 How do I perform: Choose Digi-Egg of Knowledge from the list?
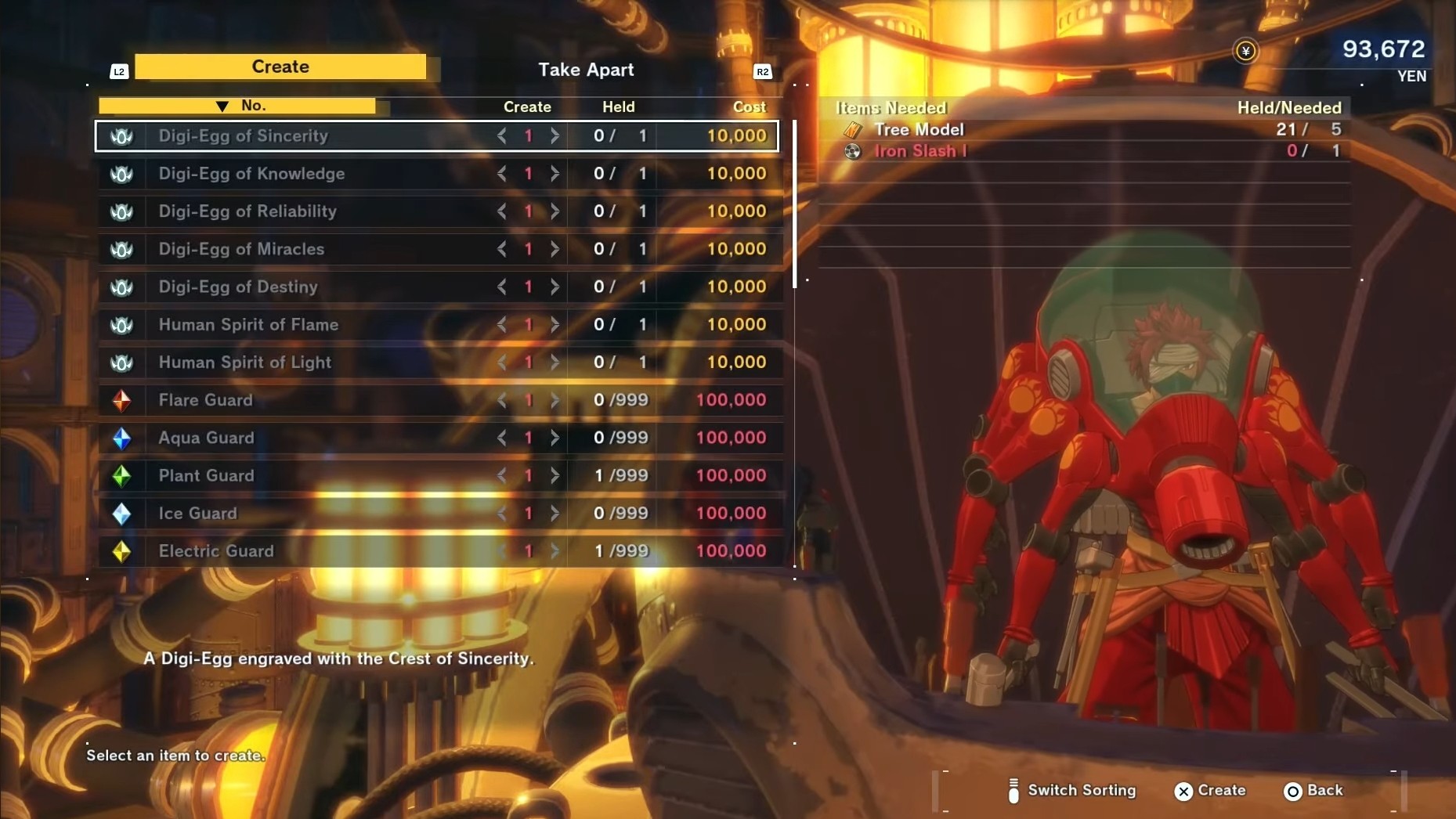(251, 174)
